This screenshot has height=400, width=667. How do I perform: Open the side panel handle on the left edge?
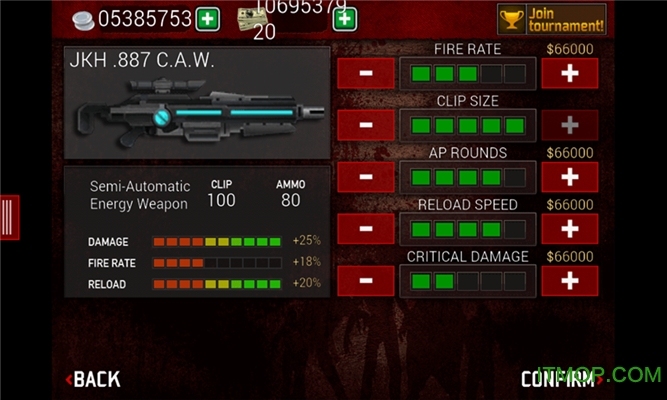click(x=8, y=215)
